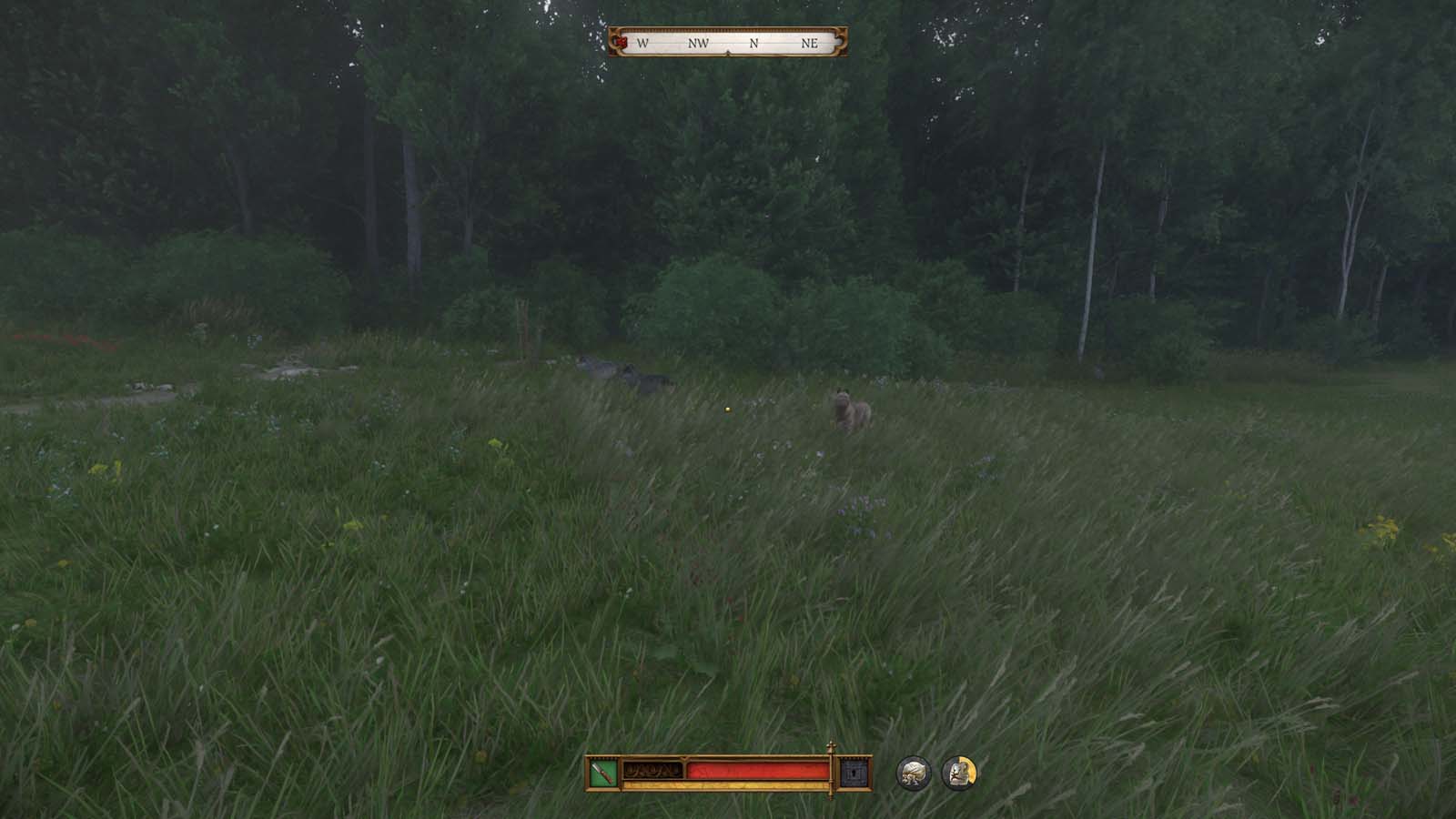The height and width of the screenshot is (819, 1456).
Task: Click the yellow objective dot in the field
Action: point(727,411)
